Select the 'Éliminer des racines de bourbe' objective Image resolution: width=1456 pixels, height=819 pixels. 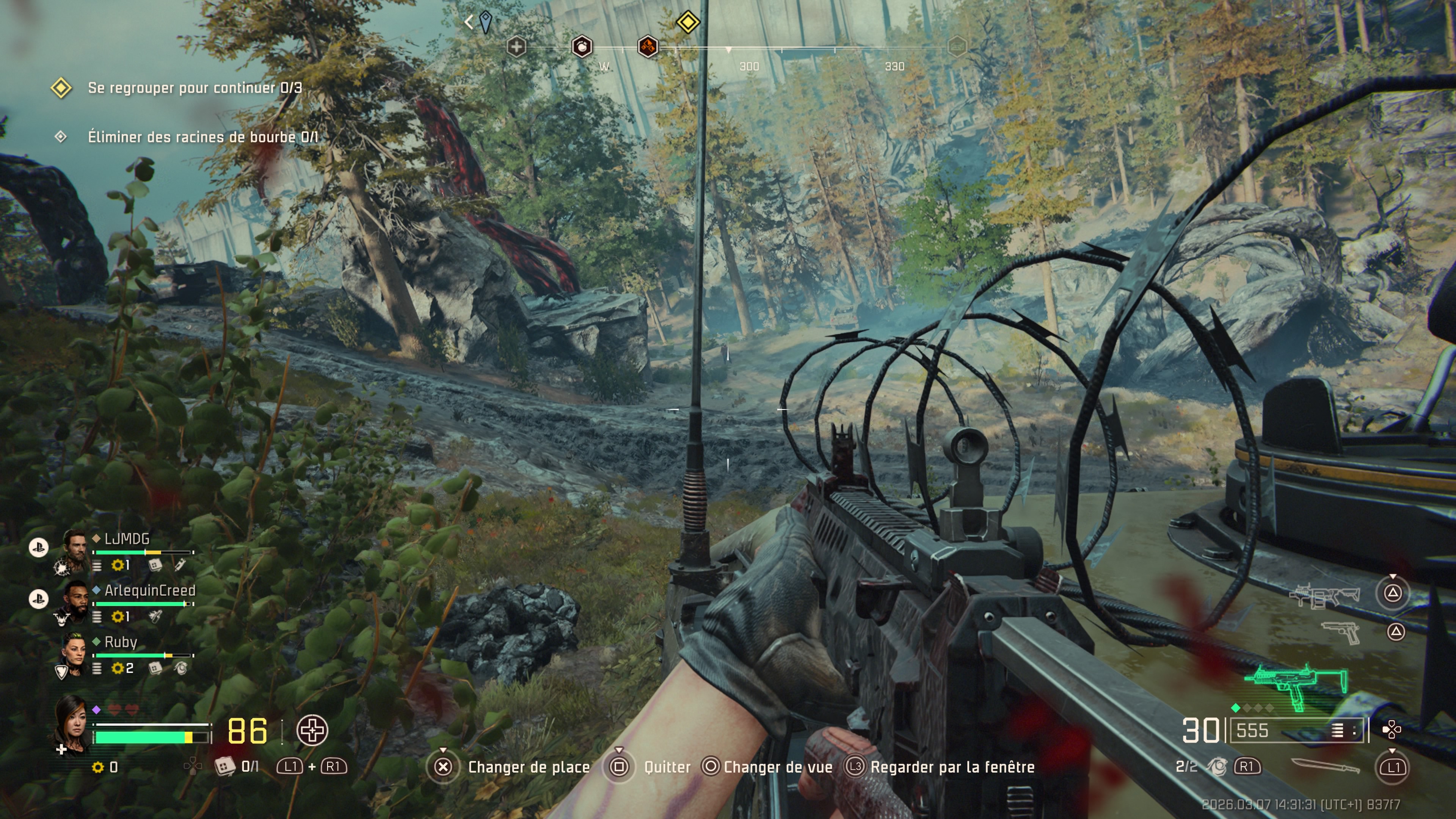point(202,137)
